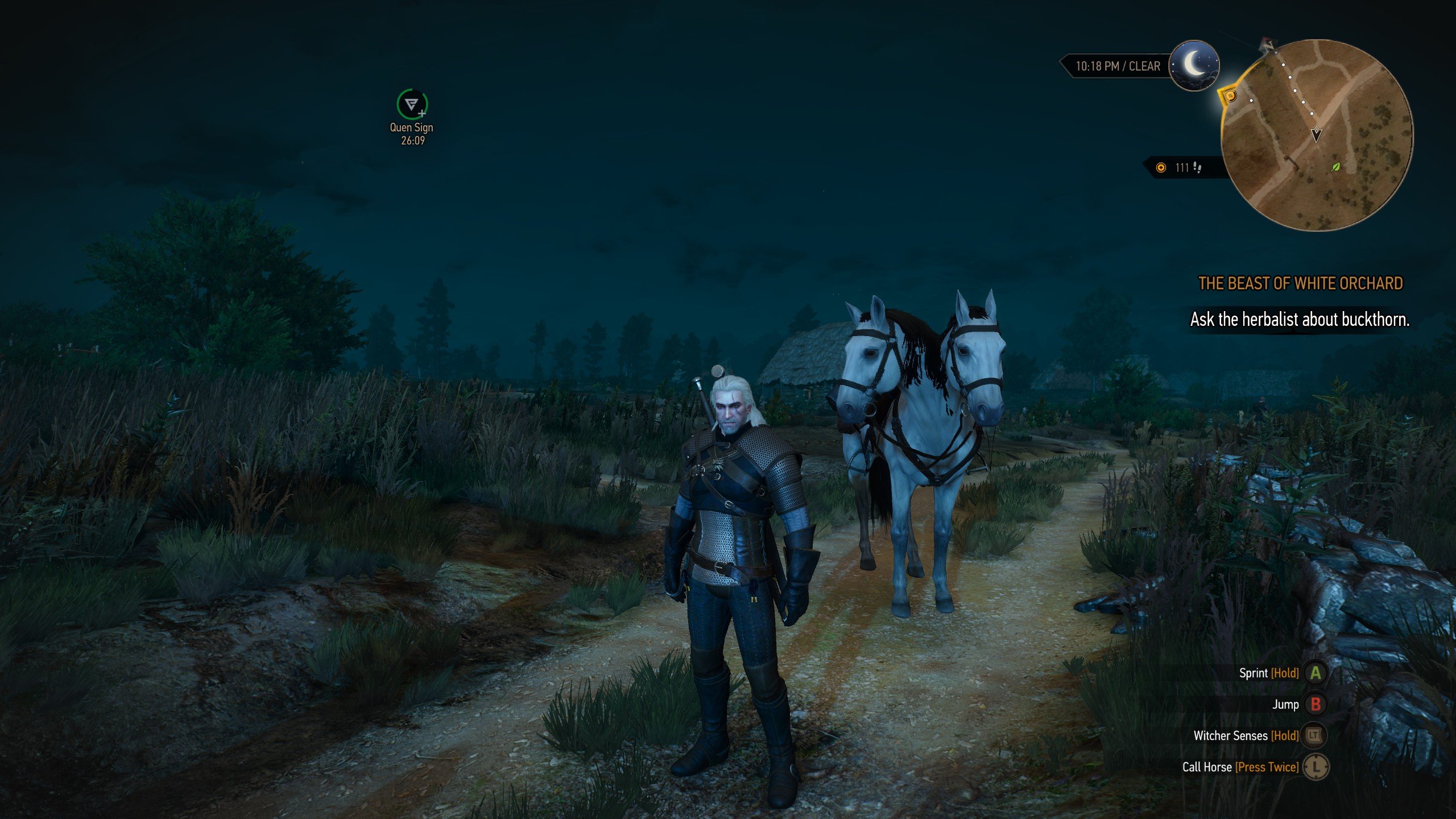Click the circular minimap
This screenshot has width=1456, height=819.
click(x=1316, y=135)
